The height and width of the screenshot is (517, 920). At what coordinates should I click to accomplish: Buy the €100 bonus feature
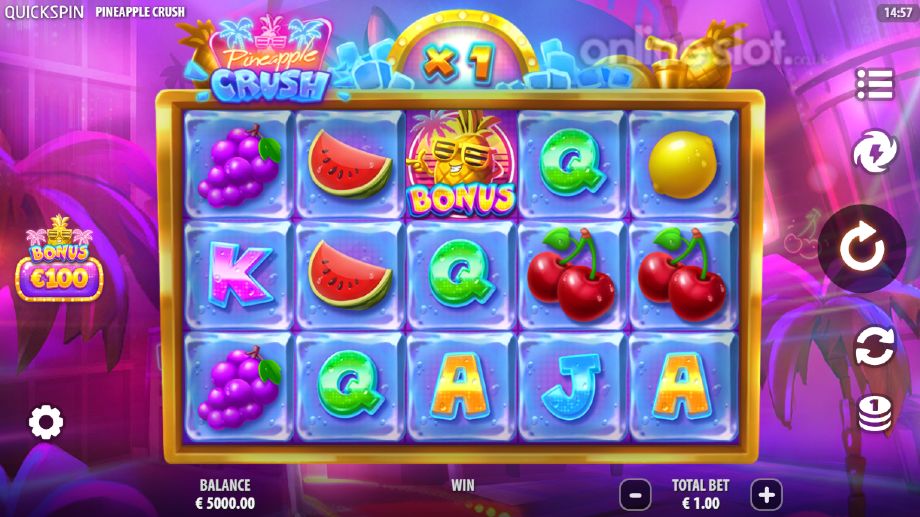tap(59, 267)
